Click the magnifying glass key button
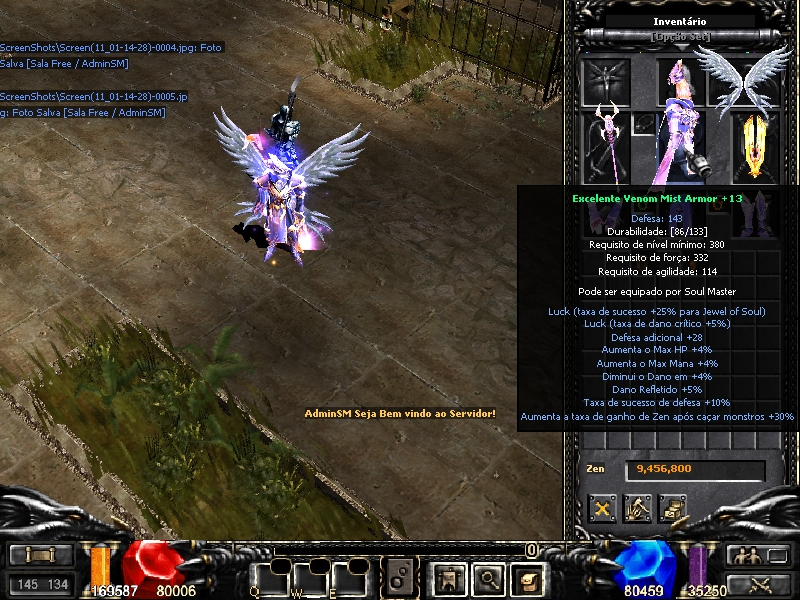The width and height of the screenshot is (800, 600). 488,577
